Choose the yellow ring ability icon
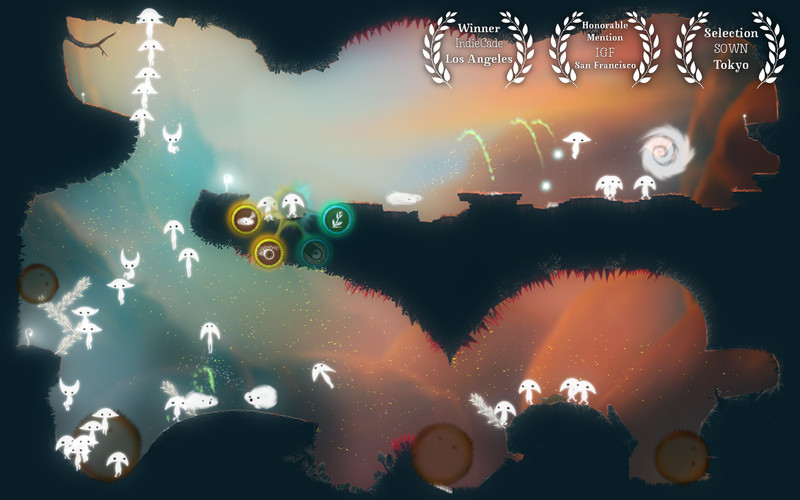The width and height of the screenshot is (800, 500). (x=268, y=253)
